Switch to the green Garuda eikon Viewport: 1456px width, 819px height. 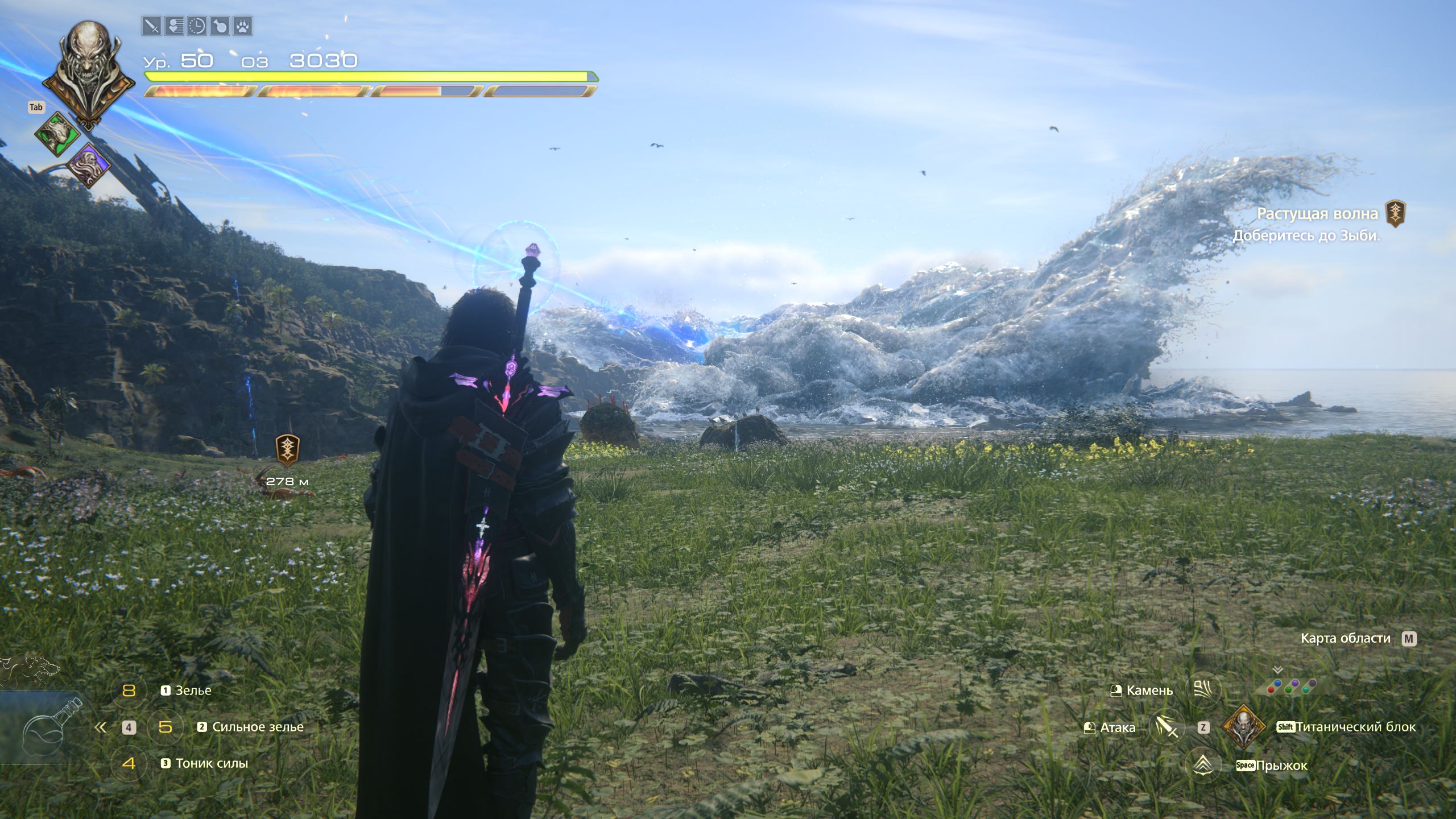click(57, 135)
